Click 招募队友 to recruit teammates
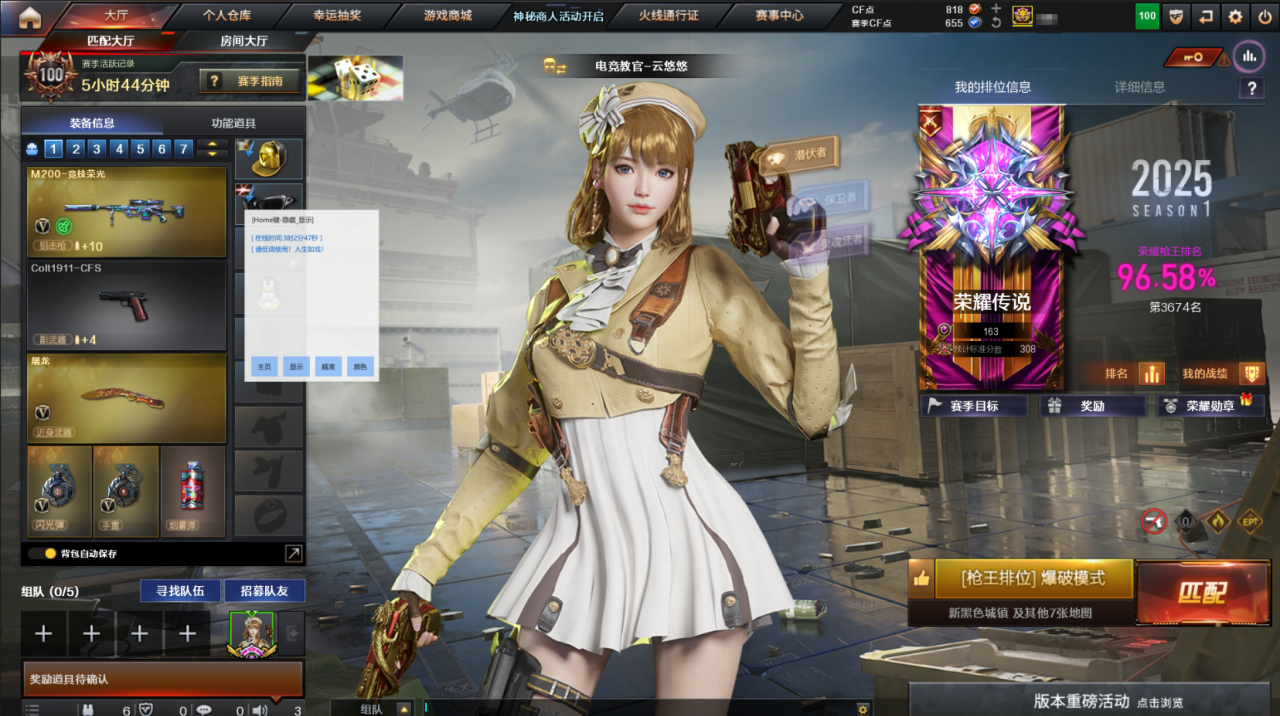Screen dimensions: 1280x716 coord(264,591)
